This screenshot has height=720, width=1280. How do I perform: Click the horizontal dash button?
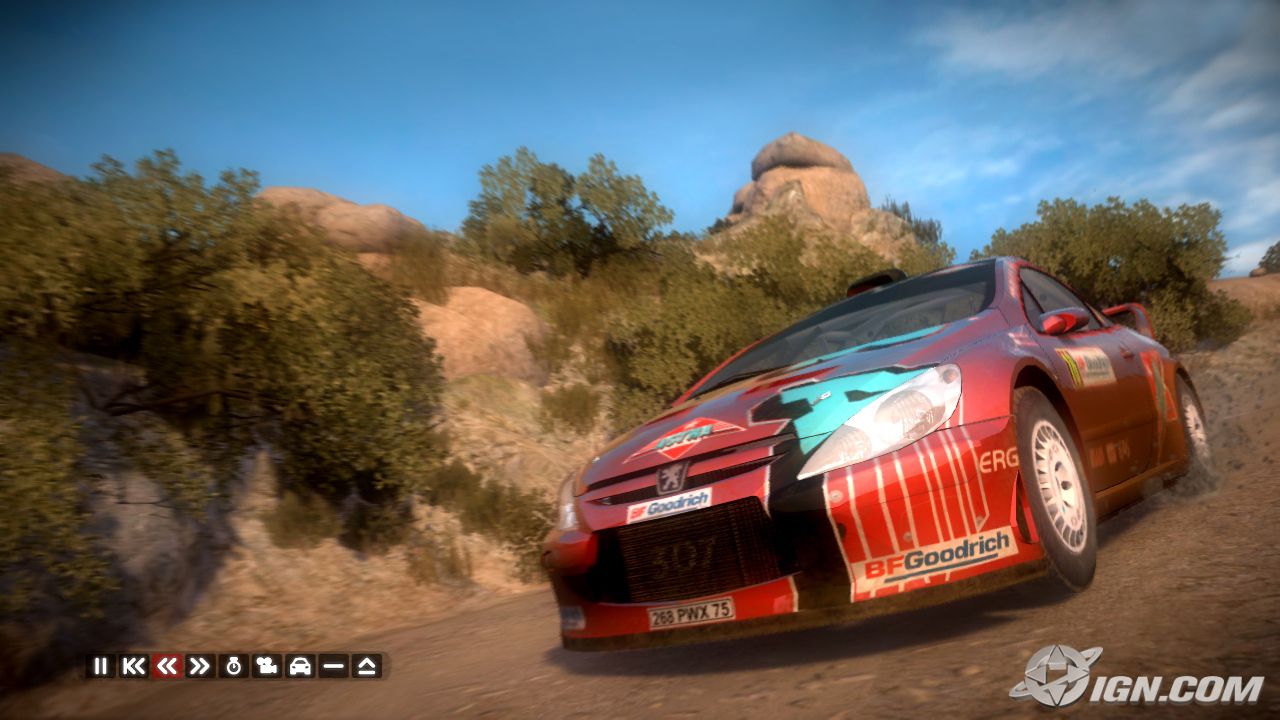tap(334, 666)
